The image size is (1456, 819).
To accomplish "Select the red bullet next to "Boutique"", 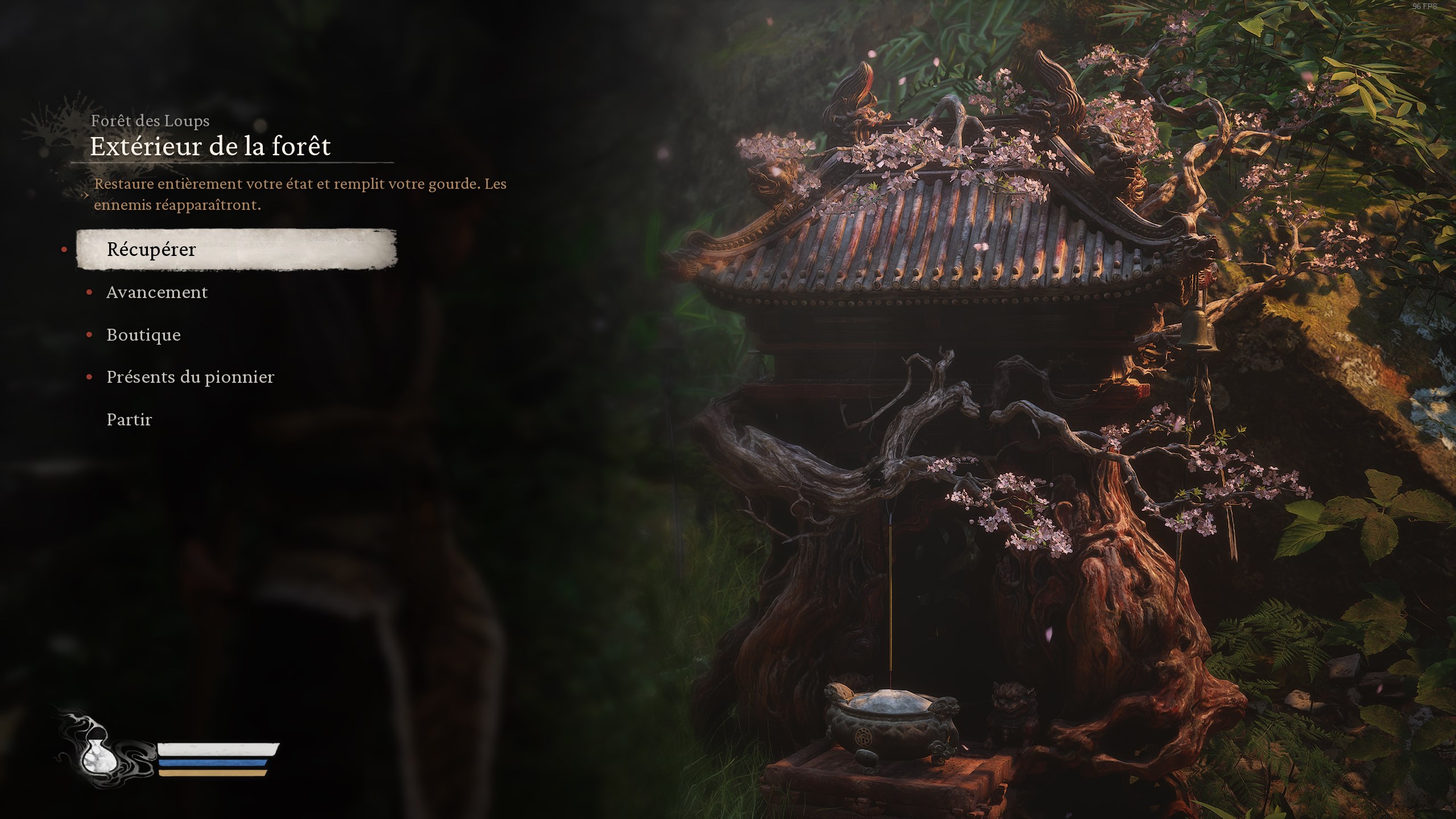I will (x=89, y=335).
